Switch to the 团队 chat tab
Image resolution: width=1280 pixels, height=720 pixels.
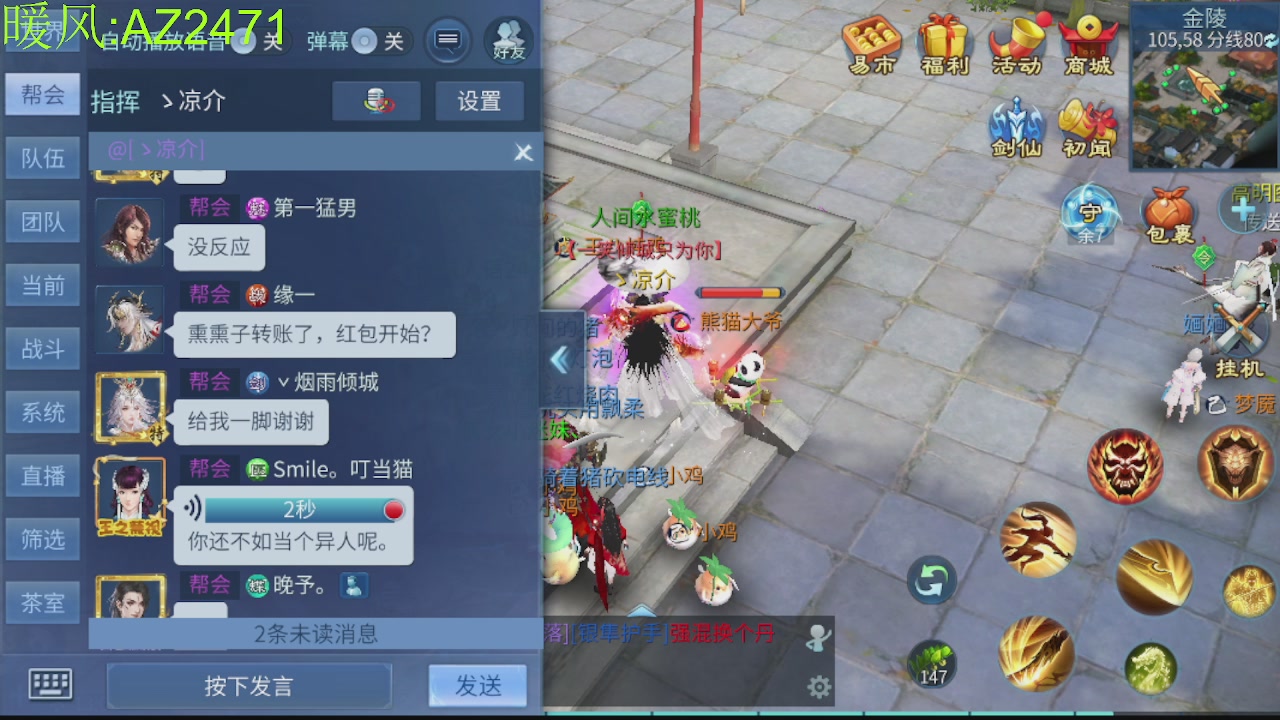pos(42,221)
